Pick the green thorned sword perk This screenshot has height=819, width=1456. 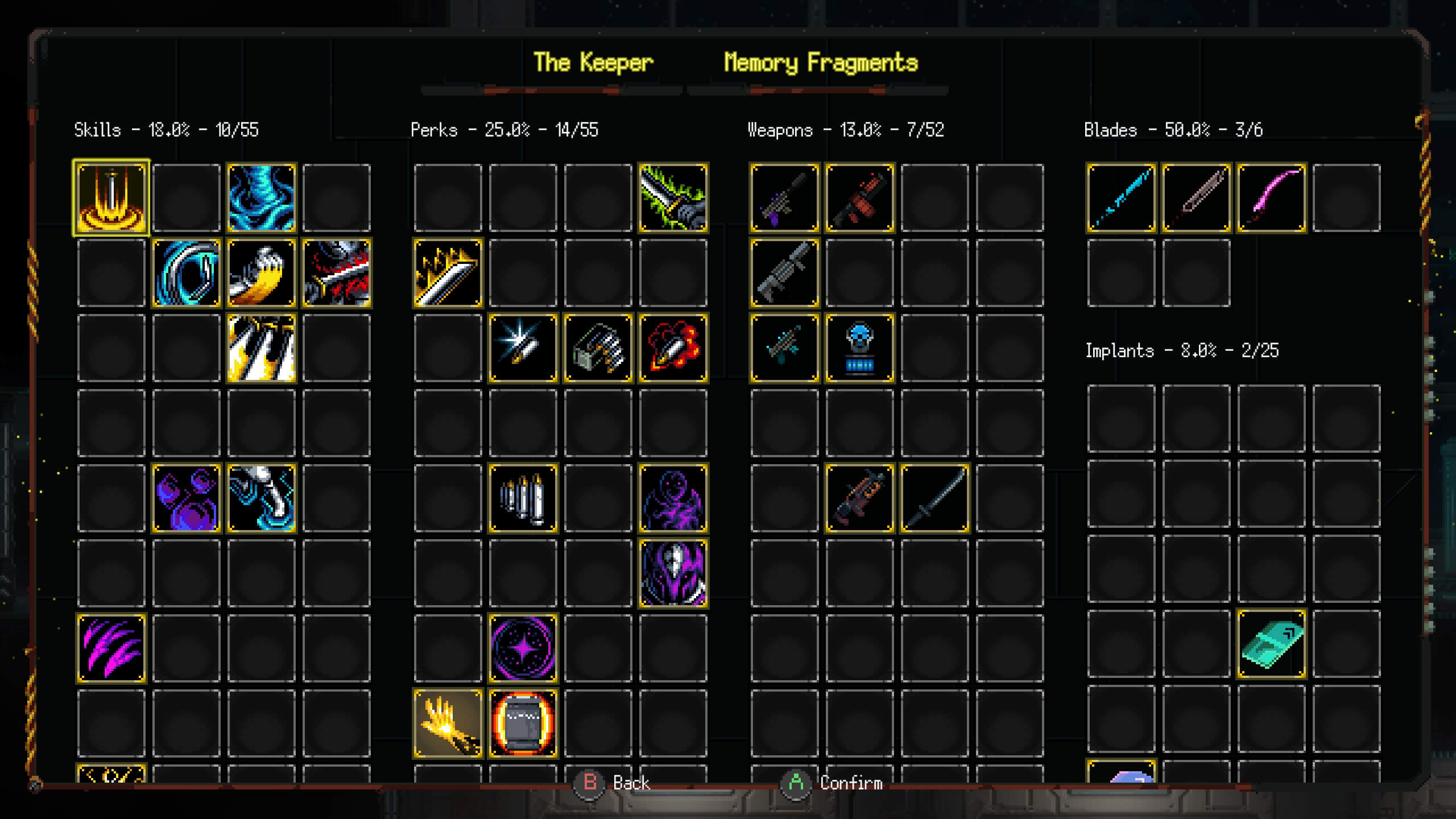tap(673, 198)
